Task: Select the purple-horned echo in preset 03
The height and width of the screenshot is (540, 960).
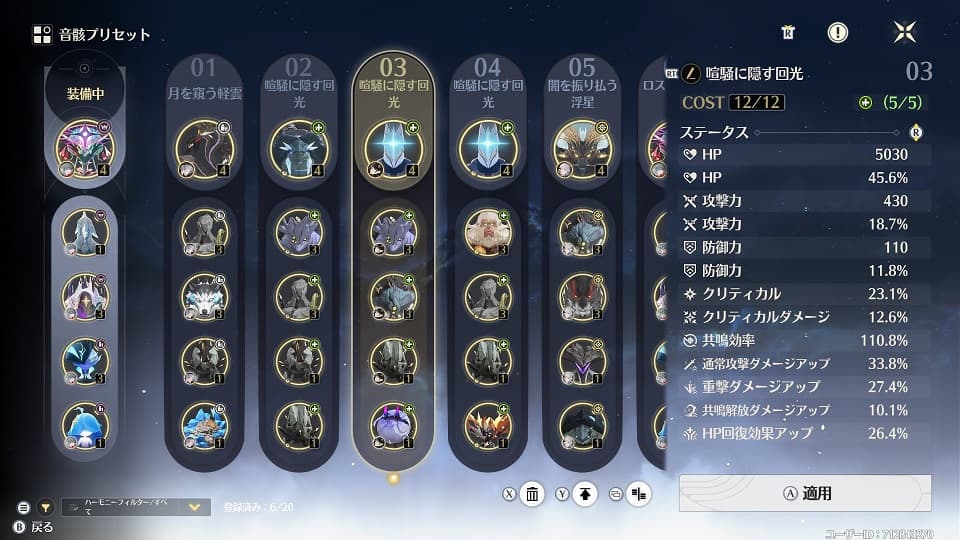Action: point(393,424)
